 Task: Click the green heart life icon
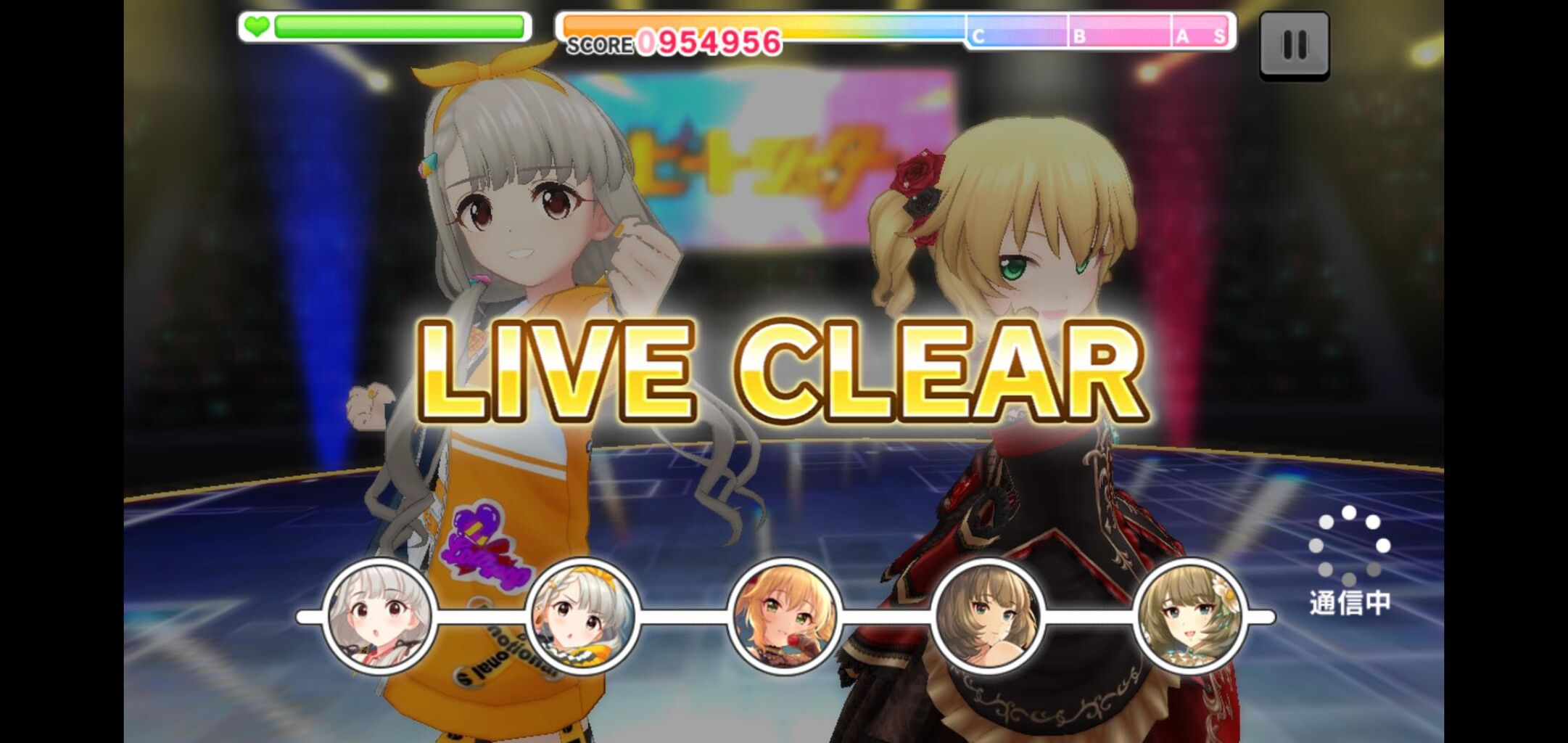(255, 26)
